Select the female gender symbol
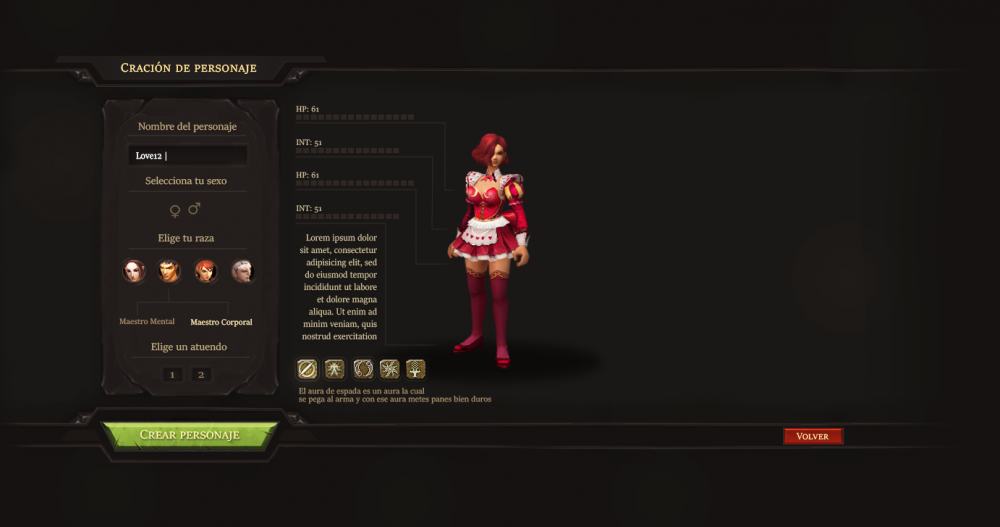The height and width of the screenshot is (527, 1000). (175, 209)
